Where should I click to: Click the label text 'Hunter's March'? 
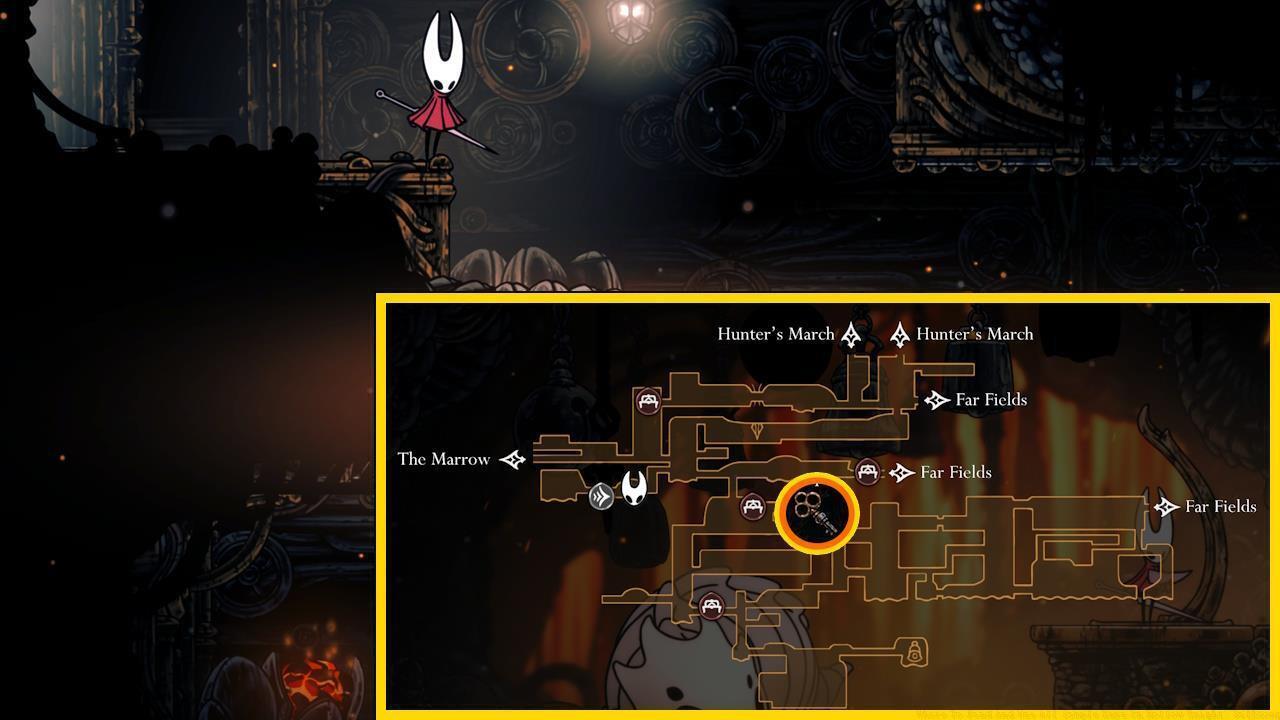[x=776, y=334]
